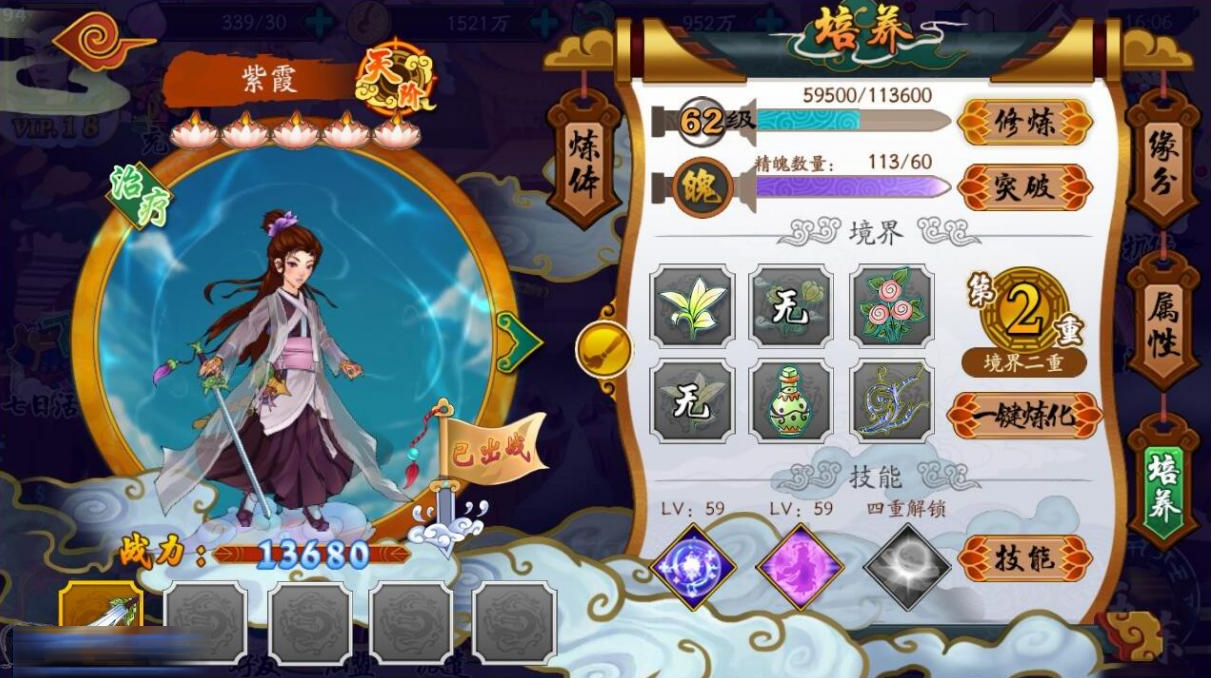Tap the purple figure skill icon
This screenshot has width=1211, height=678.
click(x=798, y=566)
